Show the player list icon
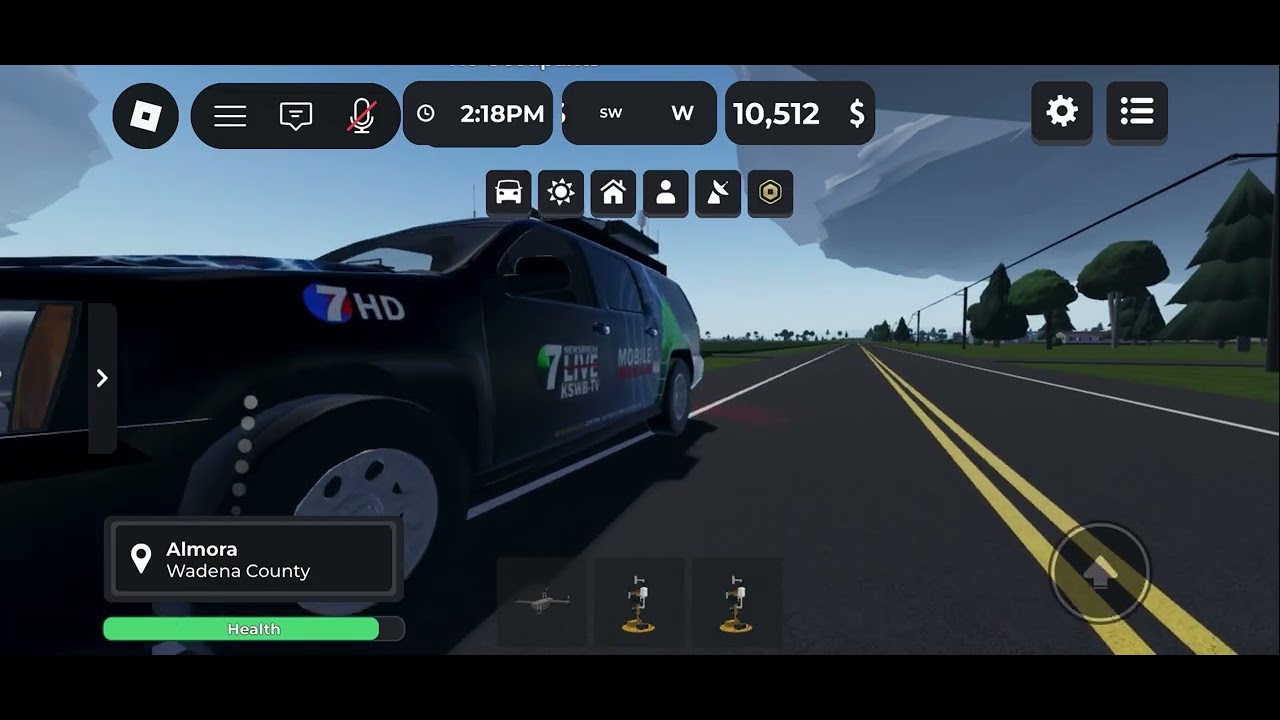This screenshot has height=720, width=1280. 1137,111
